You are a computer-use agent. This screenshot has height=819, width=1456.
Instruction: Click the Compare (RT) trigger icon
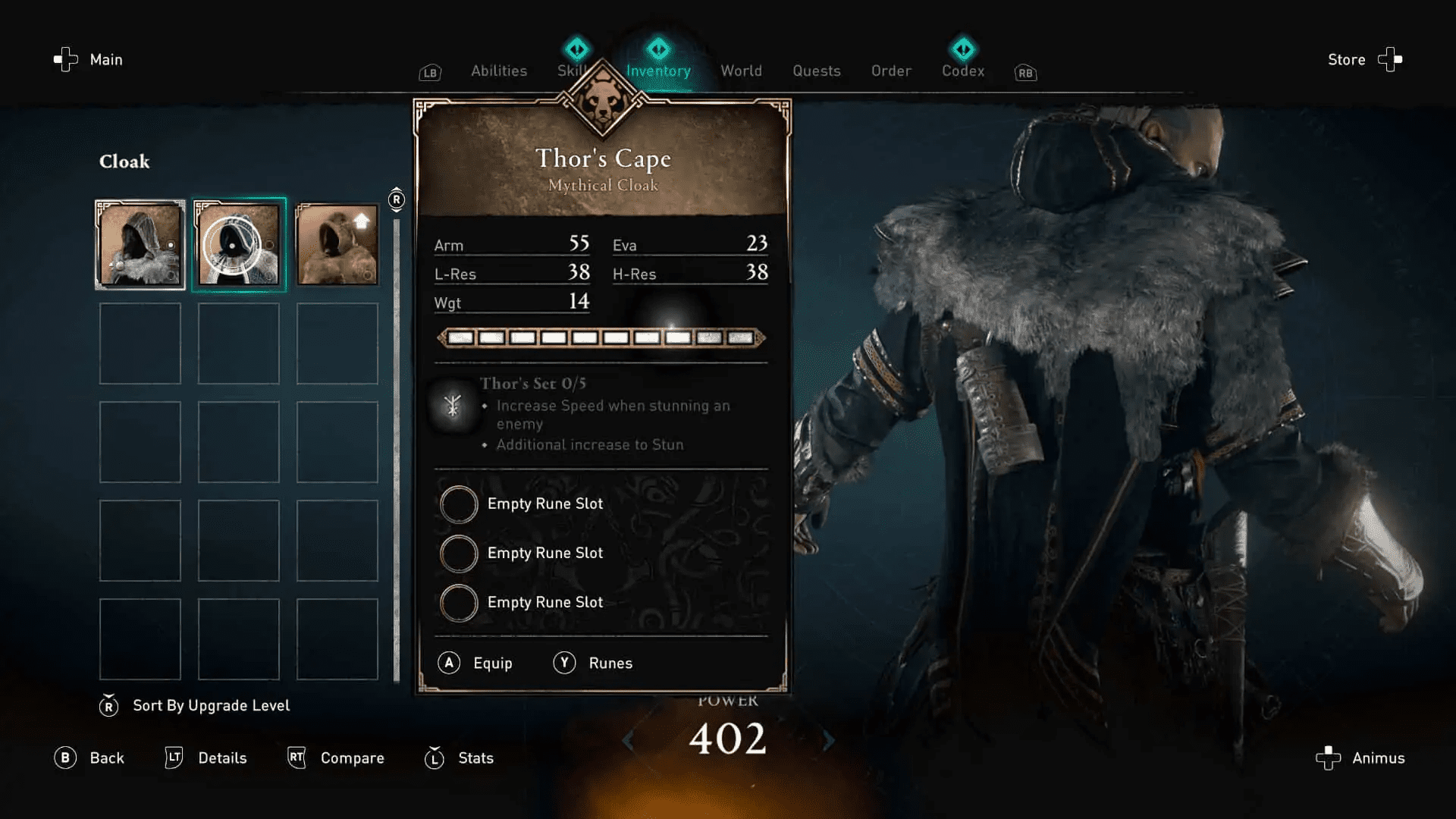click(x=297, y=758)
